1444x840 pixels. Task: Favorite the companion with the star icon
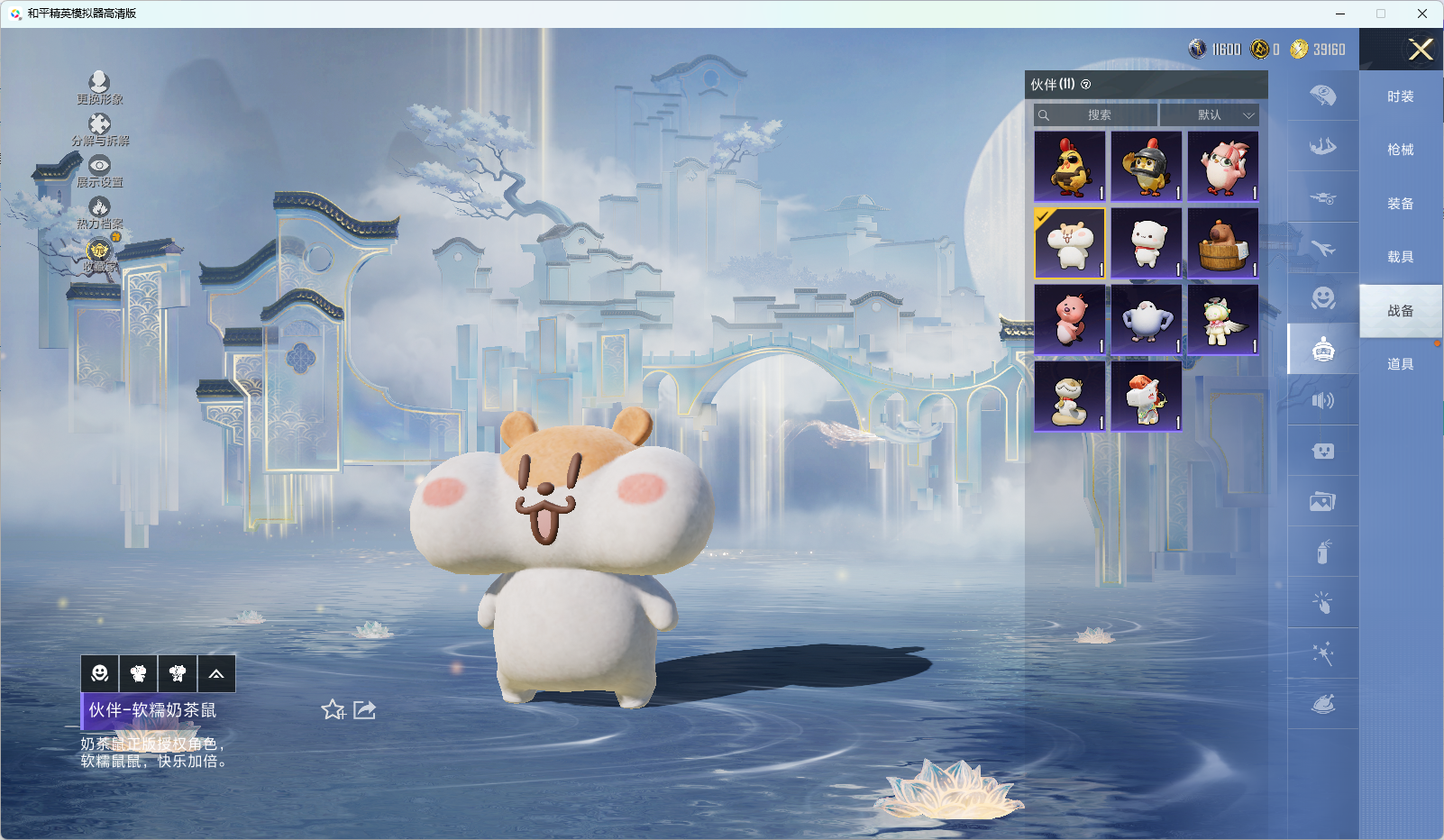tap(333, 710)
